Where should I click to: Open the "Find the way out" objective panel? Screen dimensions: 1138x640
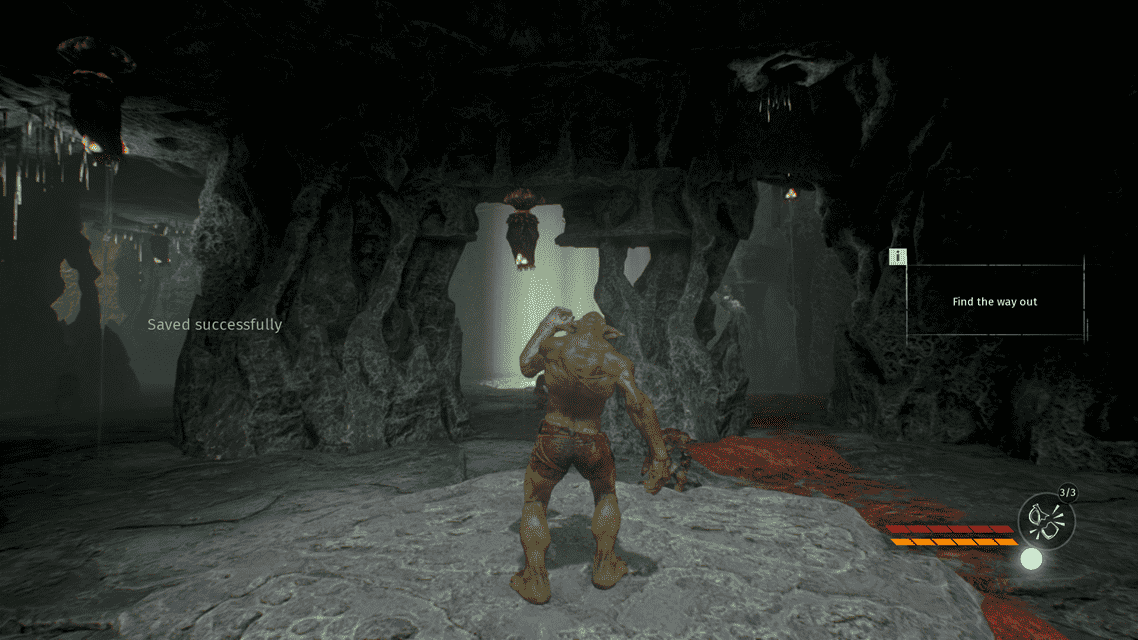coord(994,301)
